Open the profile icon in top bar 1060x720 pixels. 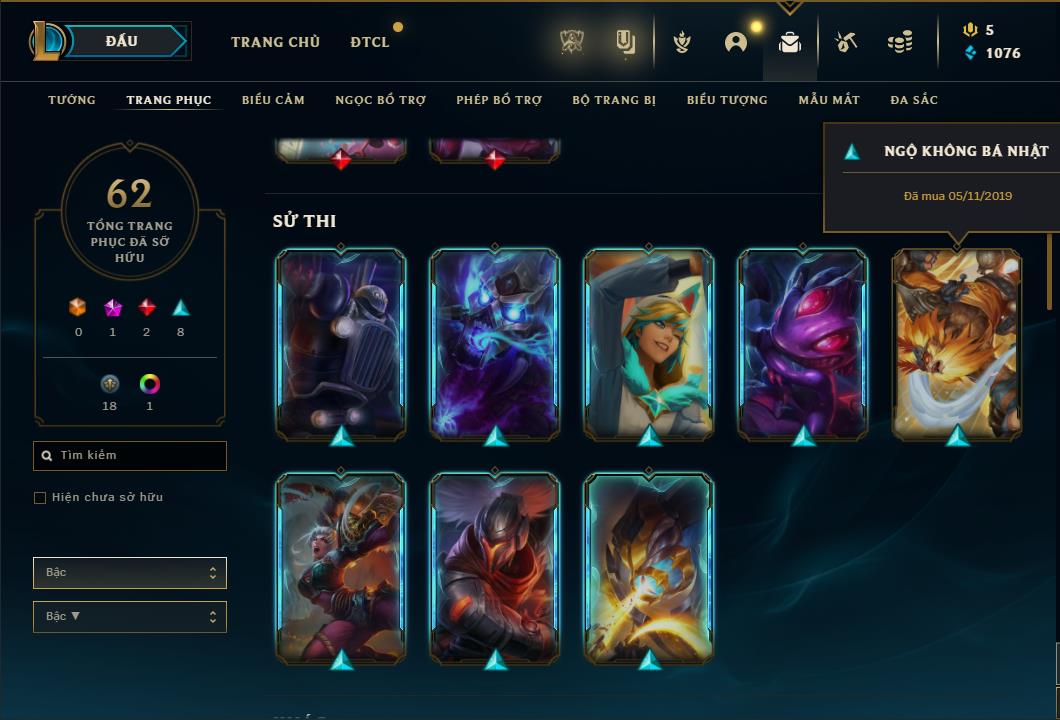736,42
